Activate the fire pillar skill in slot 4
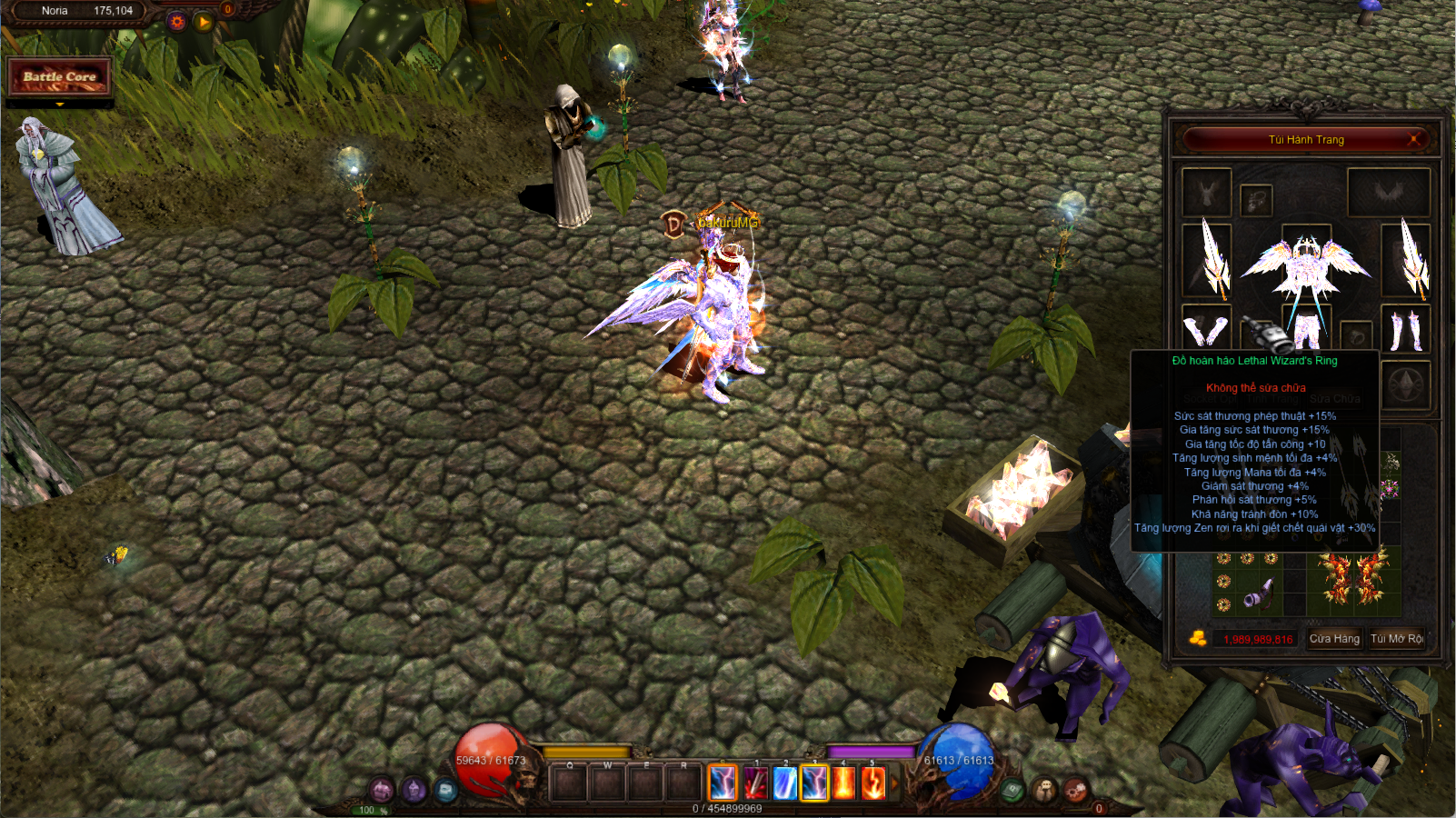 (x=843, y=783)
